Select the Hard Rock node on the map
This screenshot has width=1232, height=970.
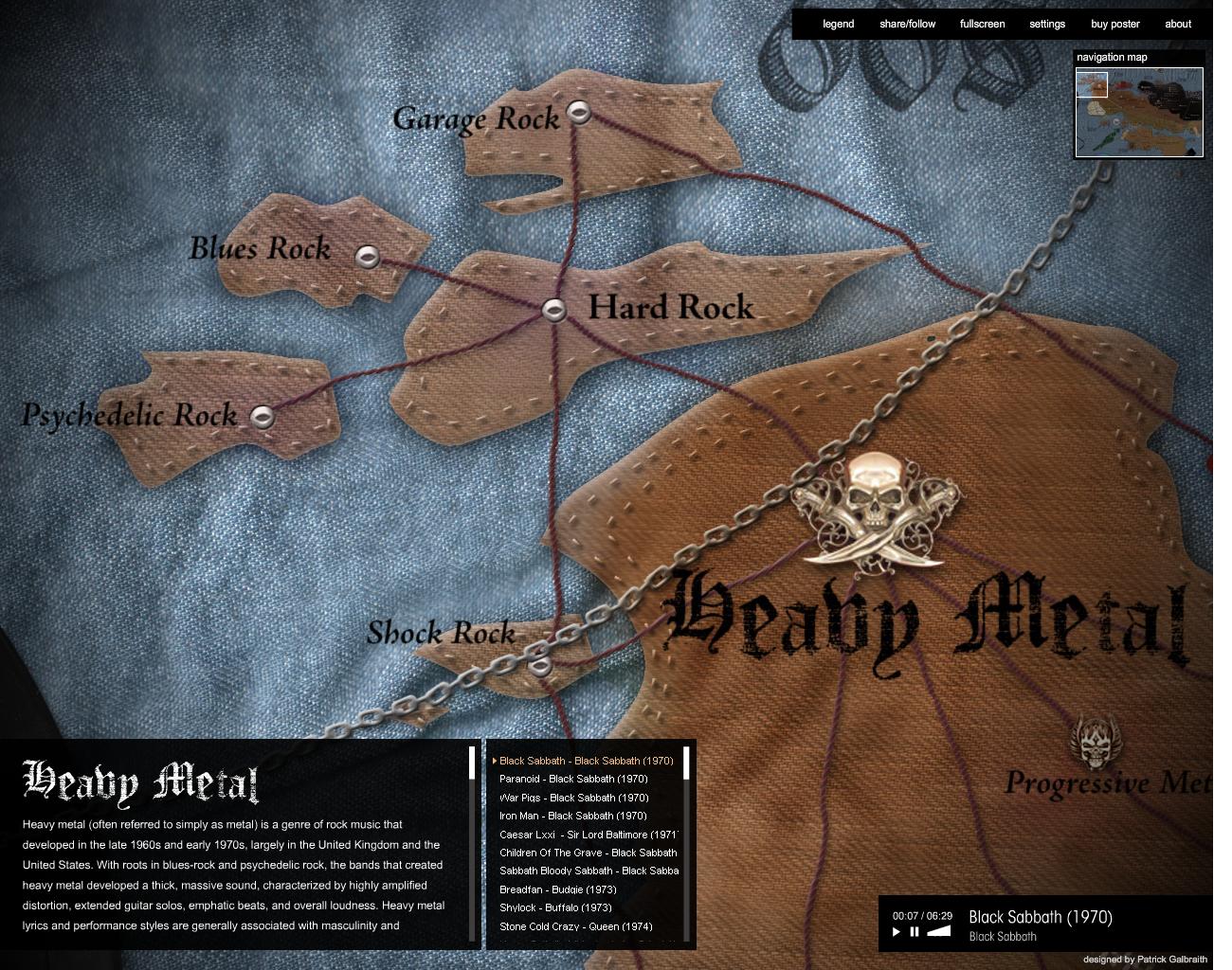[x=553, y=307]
